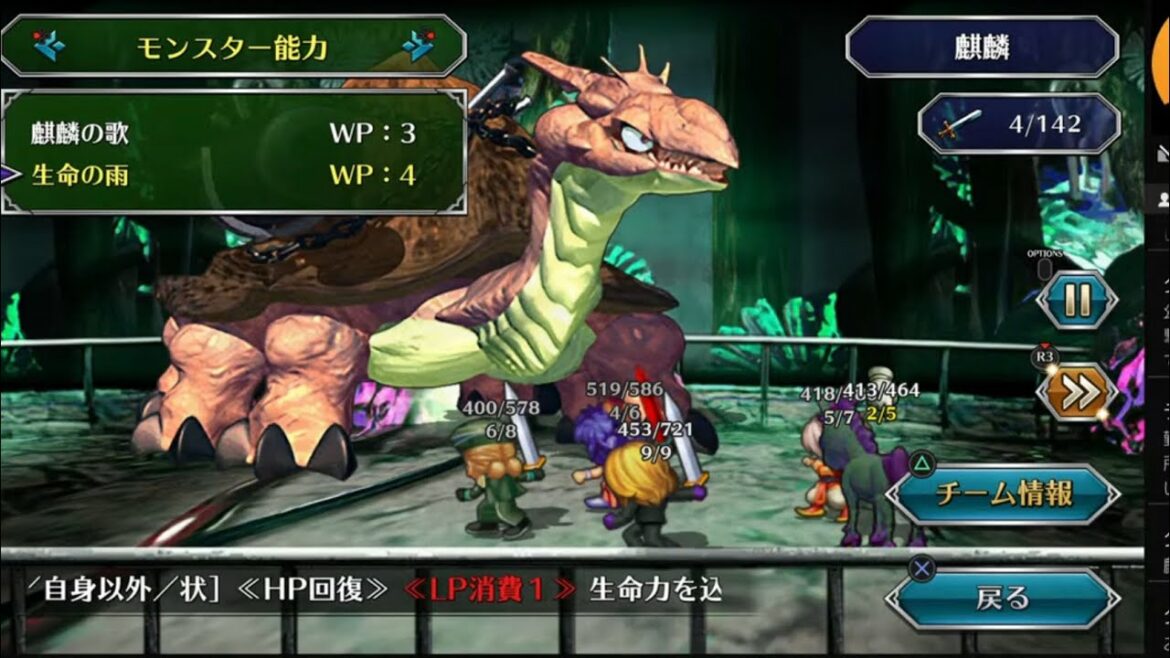Viewport: 1170px width, 658px height.
Task: Activate the fast-forward double arrow button
Action: pos(1076,393)
